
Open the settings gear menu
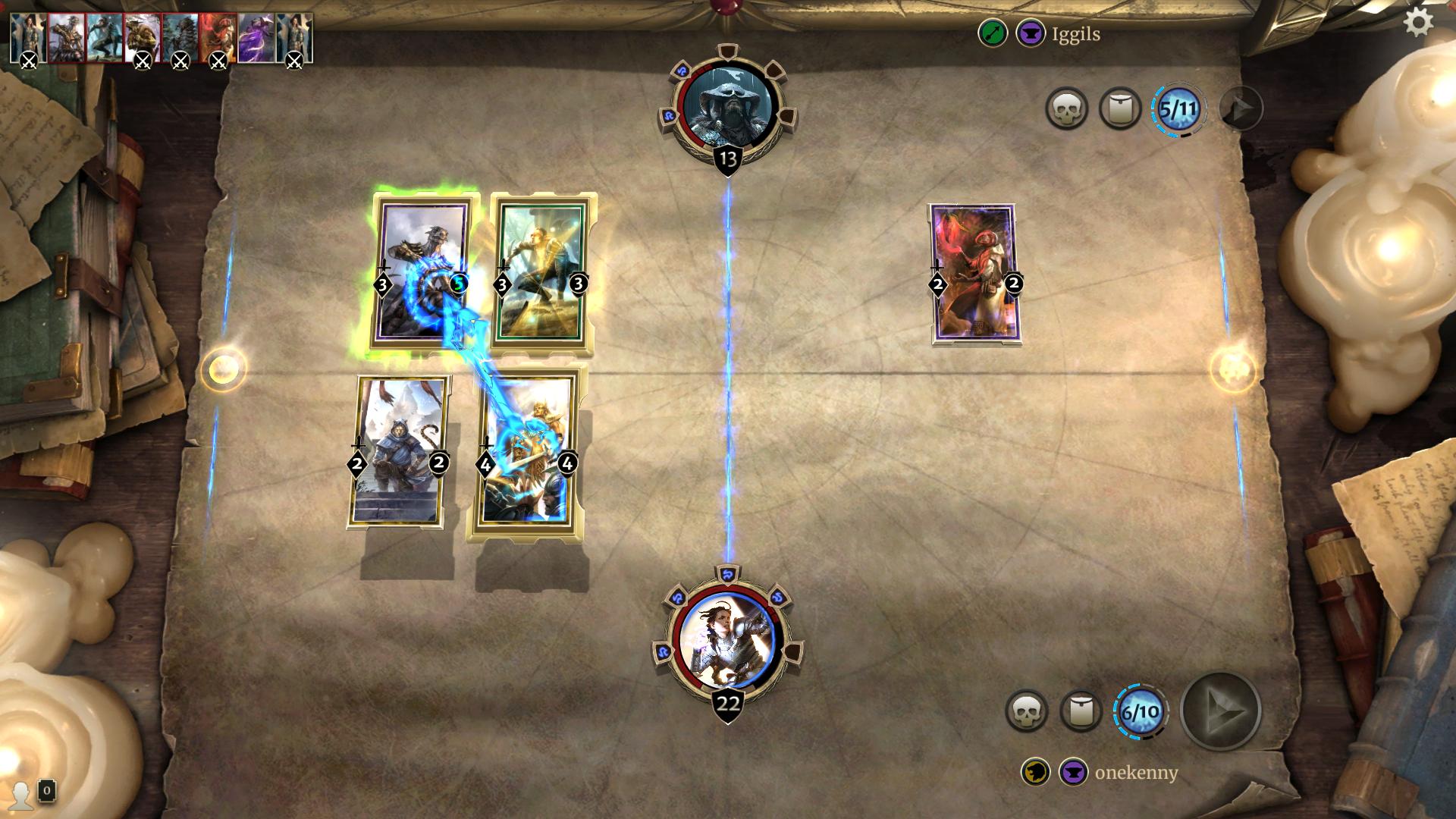pos(1418,22)
